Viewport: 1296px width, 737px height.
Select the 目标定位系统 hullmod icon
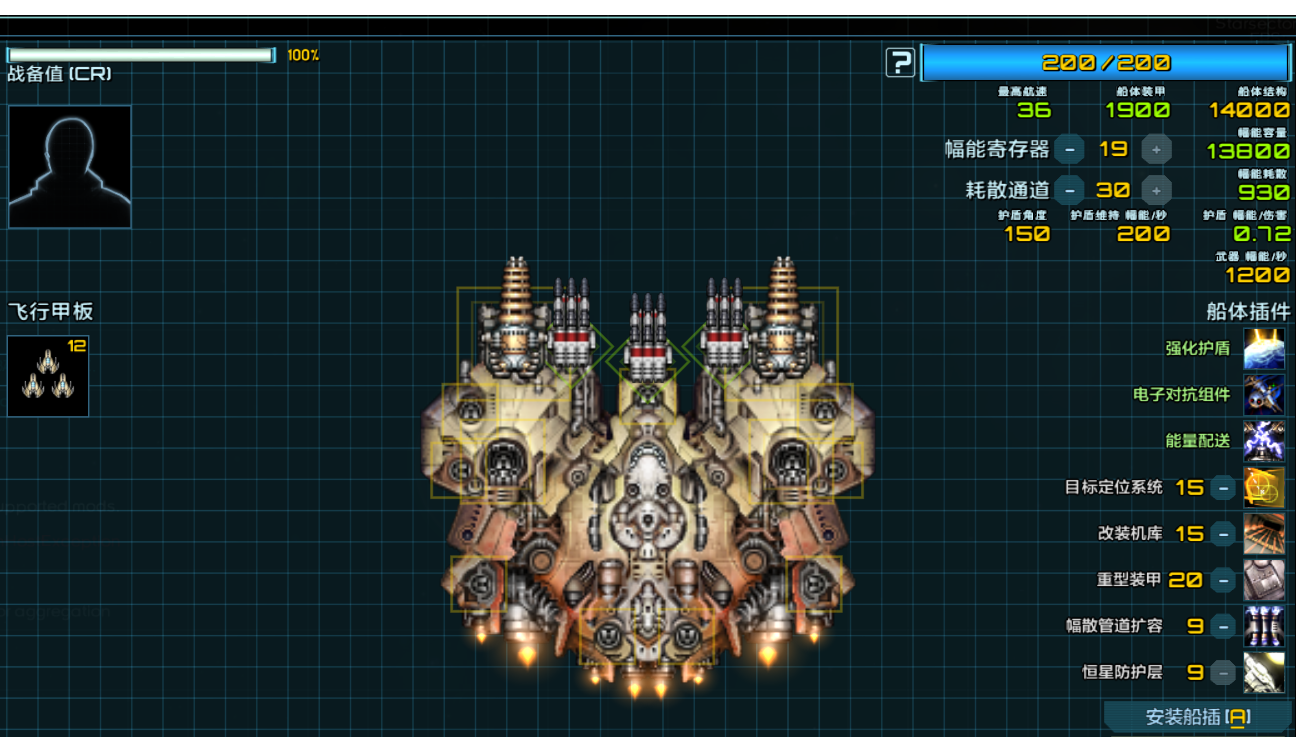[x=1264, y=487]
